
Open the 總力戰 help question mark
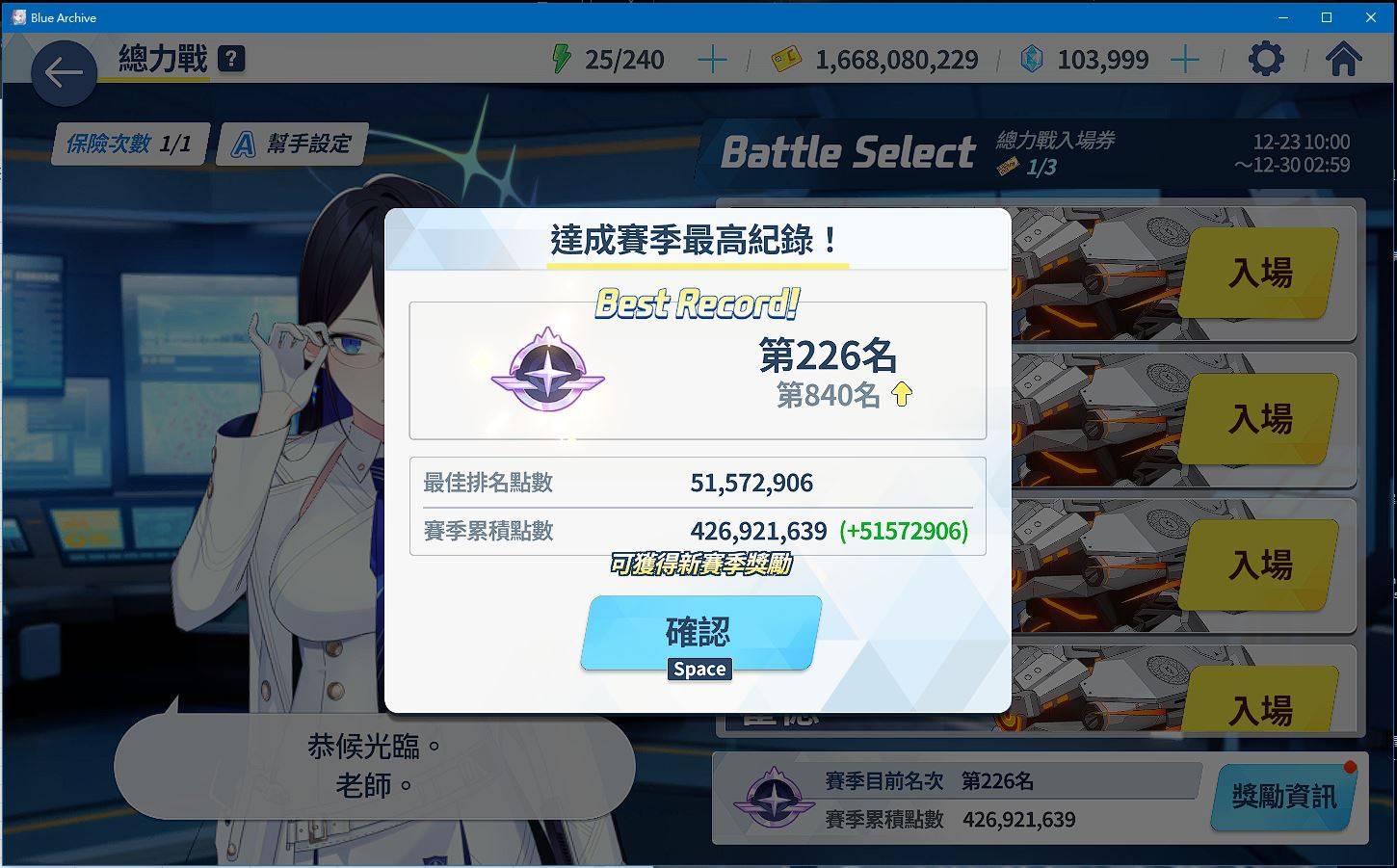[231, 60]
